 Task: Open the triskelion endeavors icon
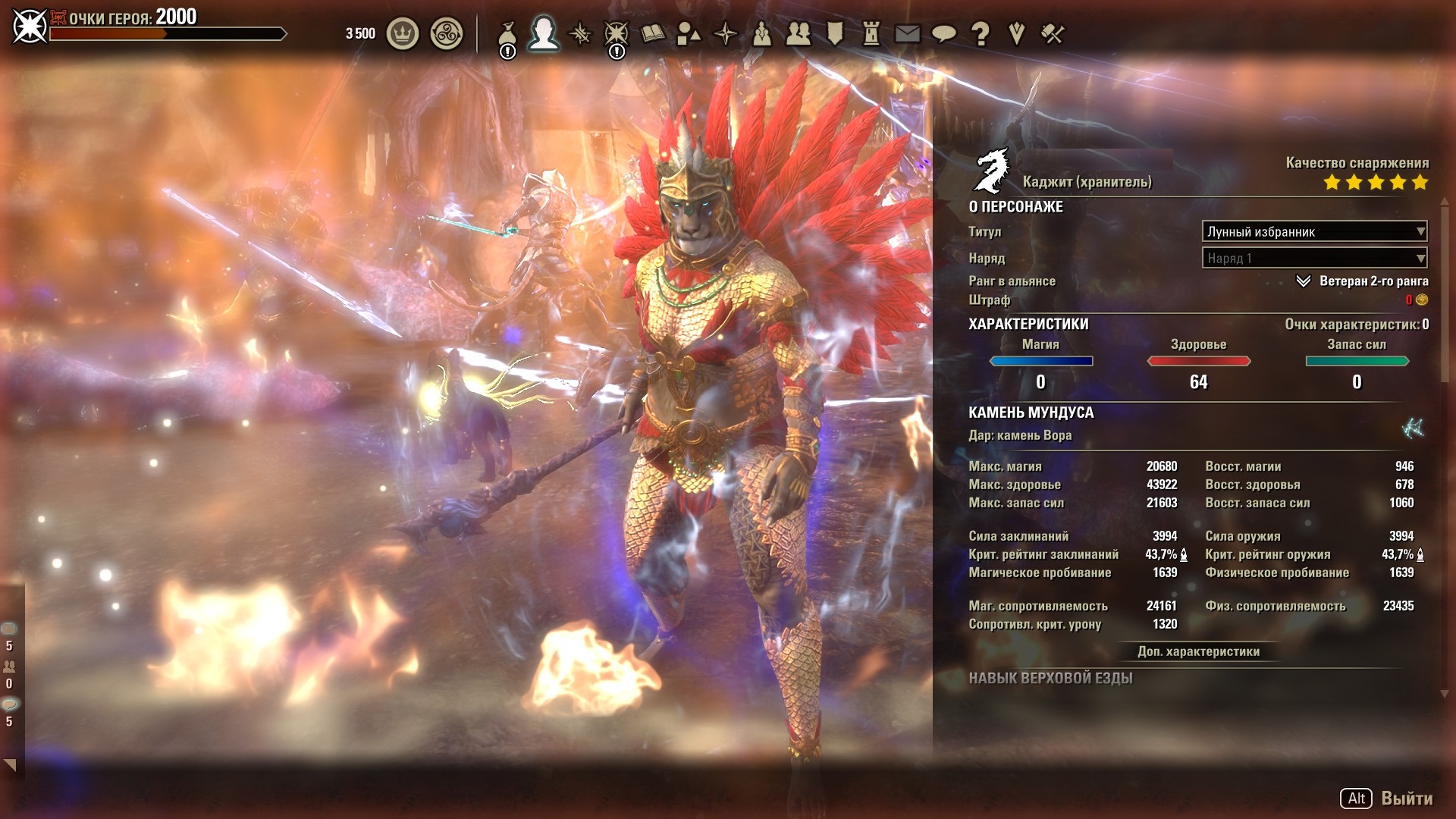pyautogui.click(x=446, y=34)
